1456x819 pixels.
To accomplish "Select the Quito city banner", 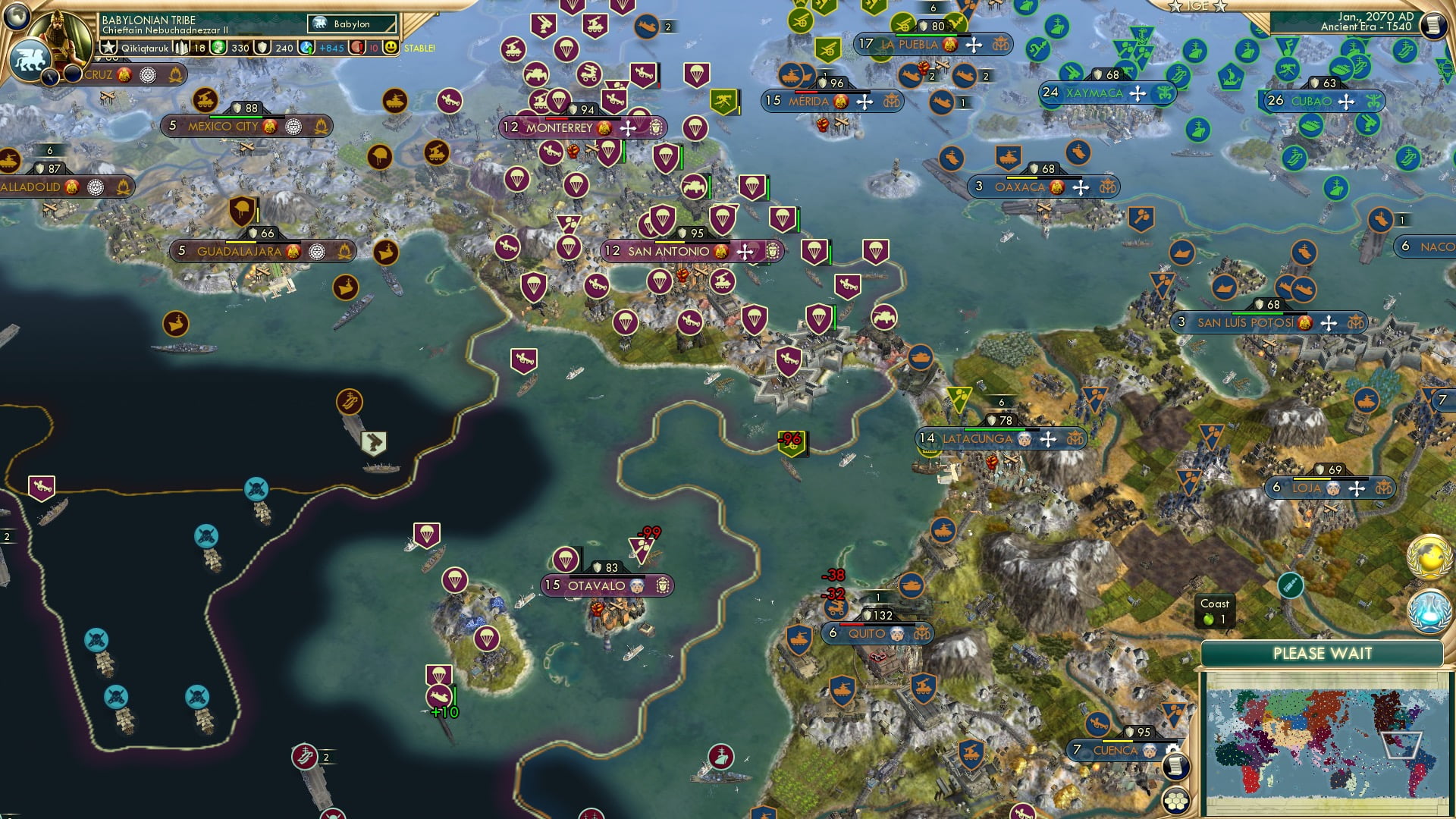I will pyautogui.click(x=866, y=633).
